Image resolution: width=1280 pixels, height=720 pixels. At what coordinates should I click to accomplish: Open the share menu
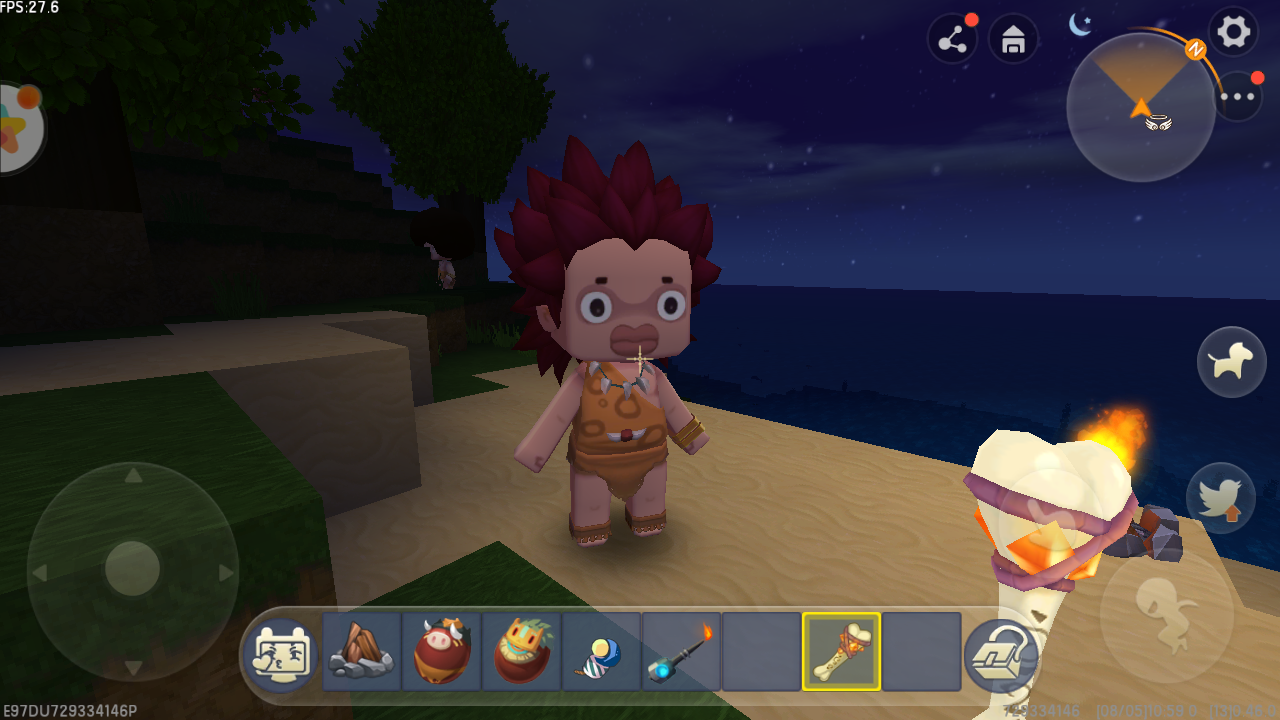pyautogui.click(x=953, y=40)
